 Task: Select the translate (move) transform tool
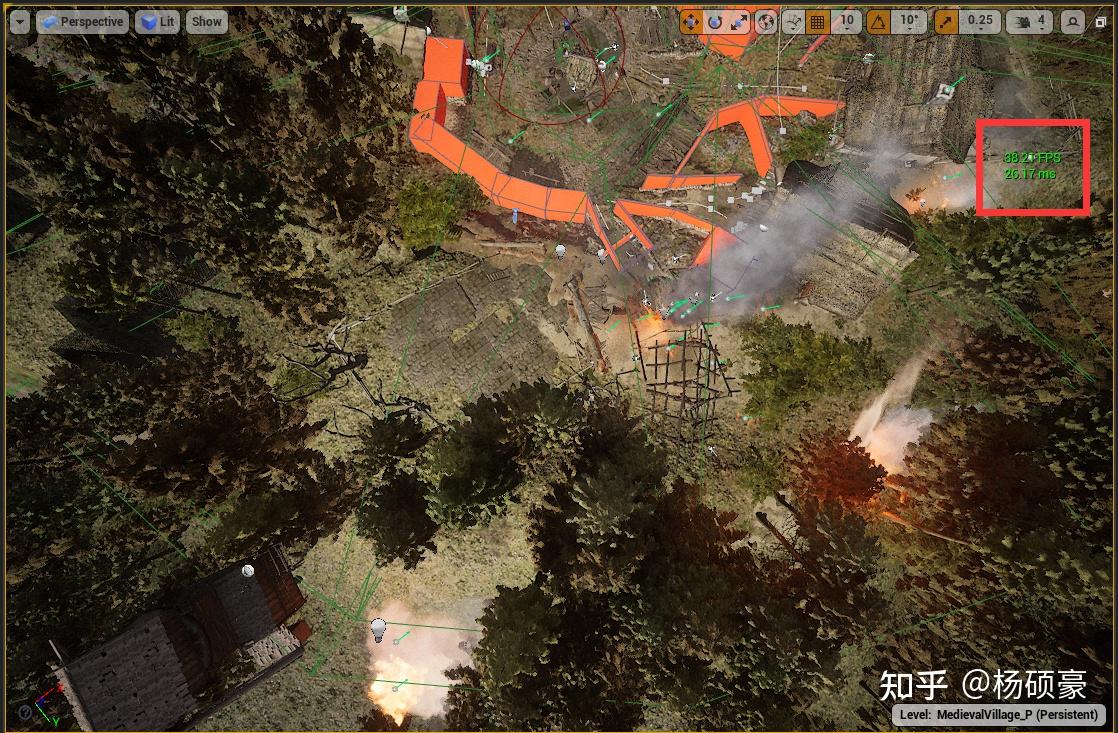tap(691, 22)
